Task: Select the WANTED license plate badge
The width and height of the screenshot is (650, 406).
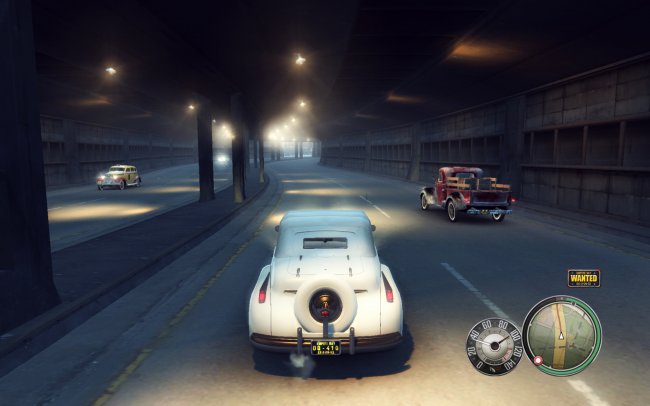Action: pyautogui.click(x=583, y=278)
